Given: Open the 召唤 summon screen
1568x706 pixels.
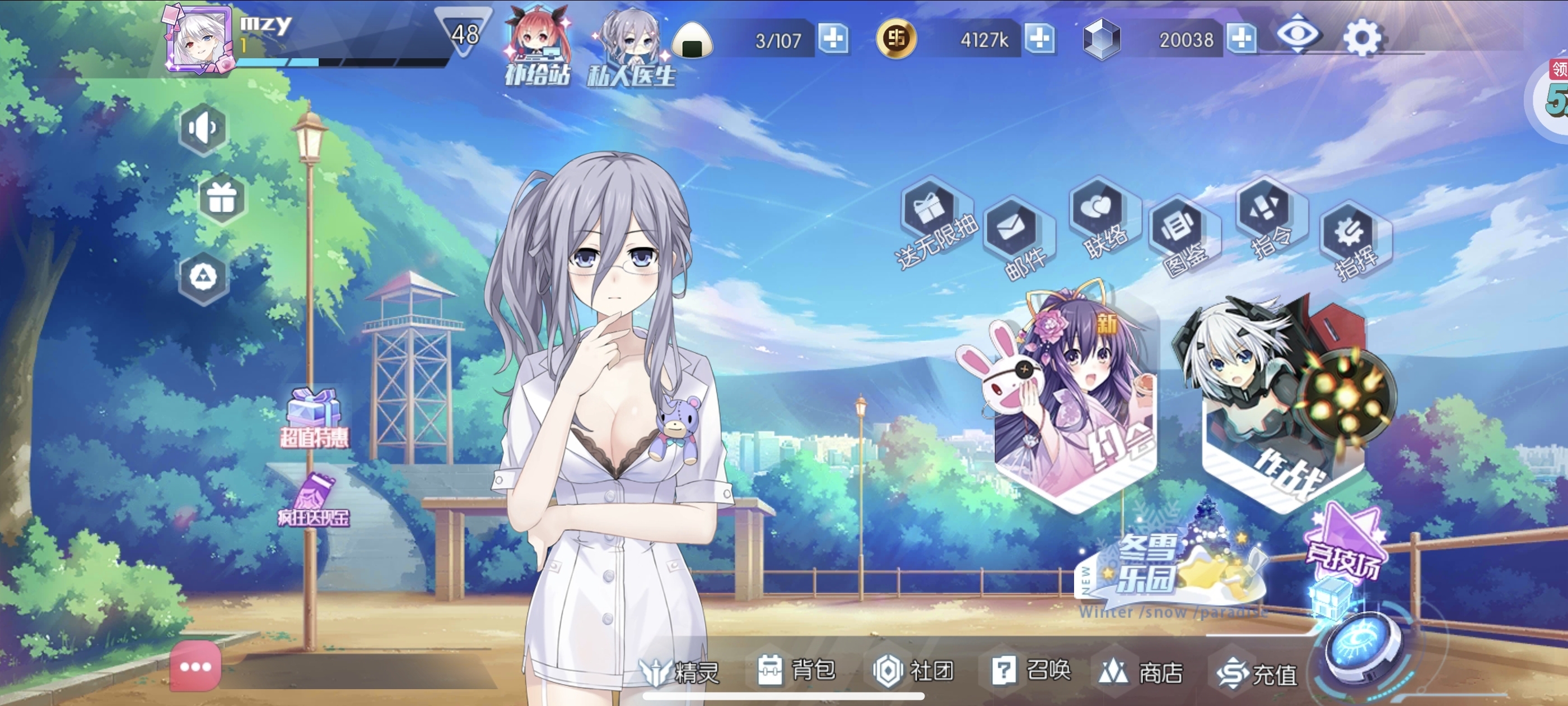Looking at the screenshot, I should pos(1031,670).
